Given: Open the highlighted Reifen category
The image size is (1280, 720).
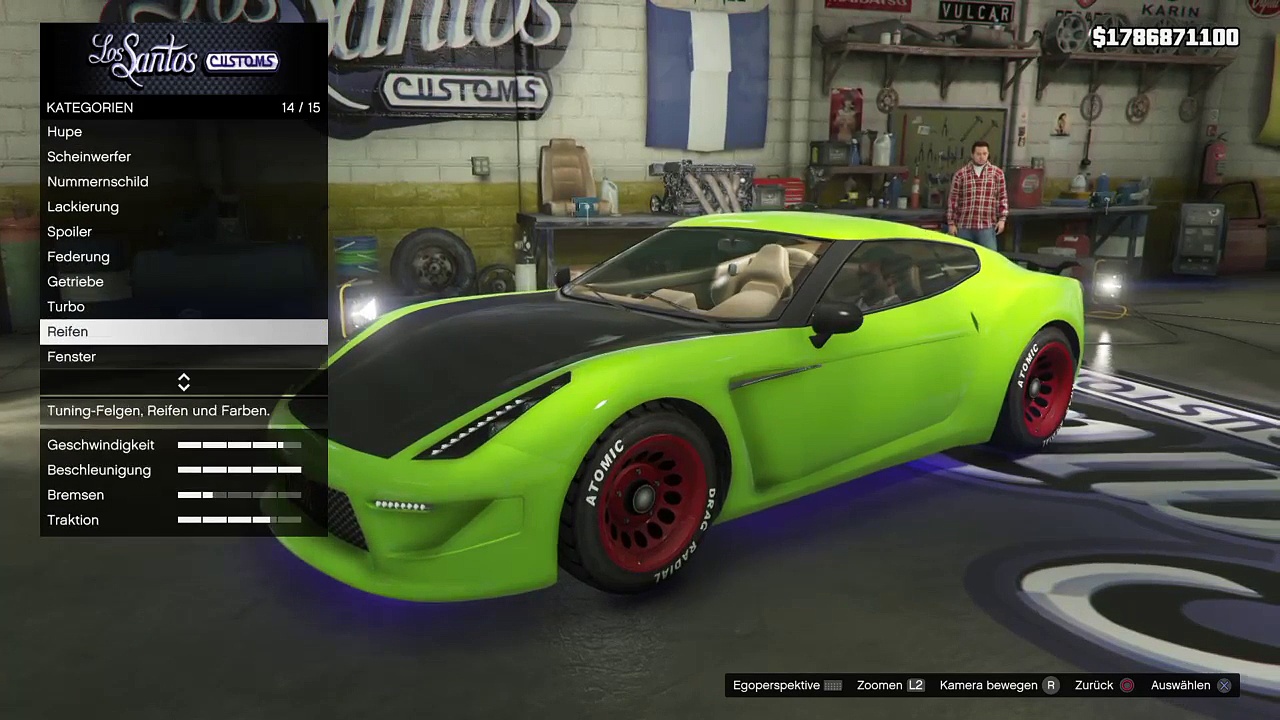Looking at the screenshot, I should point(68,332).
